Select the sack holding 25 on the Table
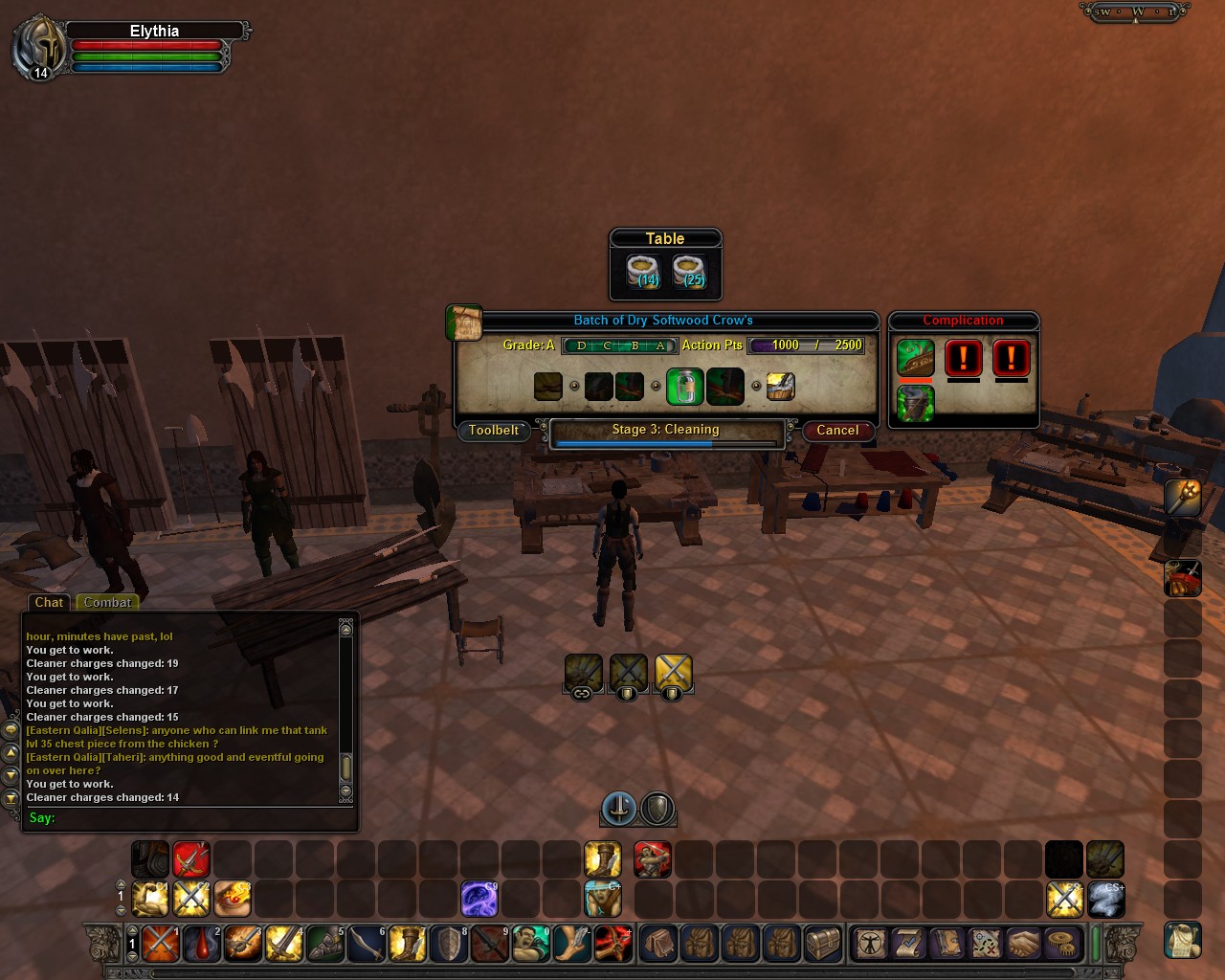The width and height of the screenshot is (1225, 980). click(x=689, y=271)
